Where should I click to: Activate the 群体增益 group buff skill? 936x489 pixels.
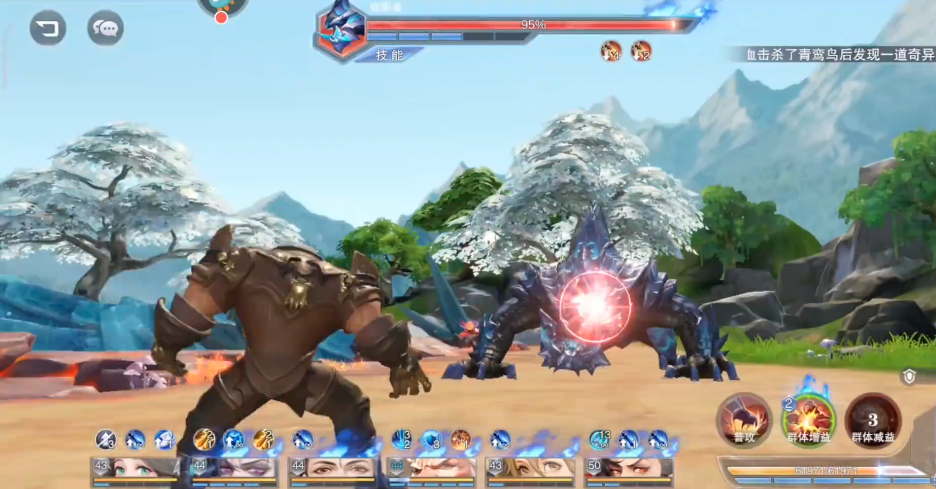click(x=808, y=417)
